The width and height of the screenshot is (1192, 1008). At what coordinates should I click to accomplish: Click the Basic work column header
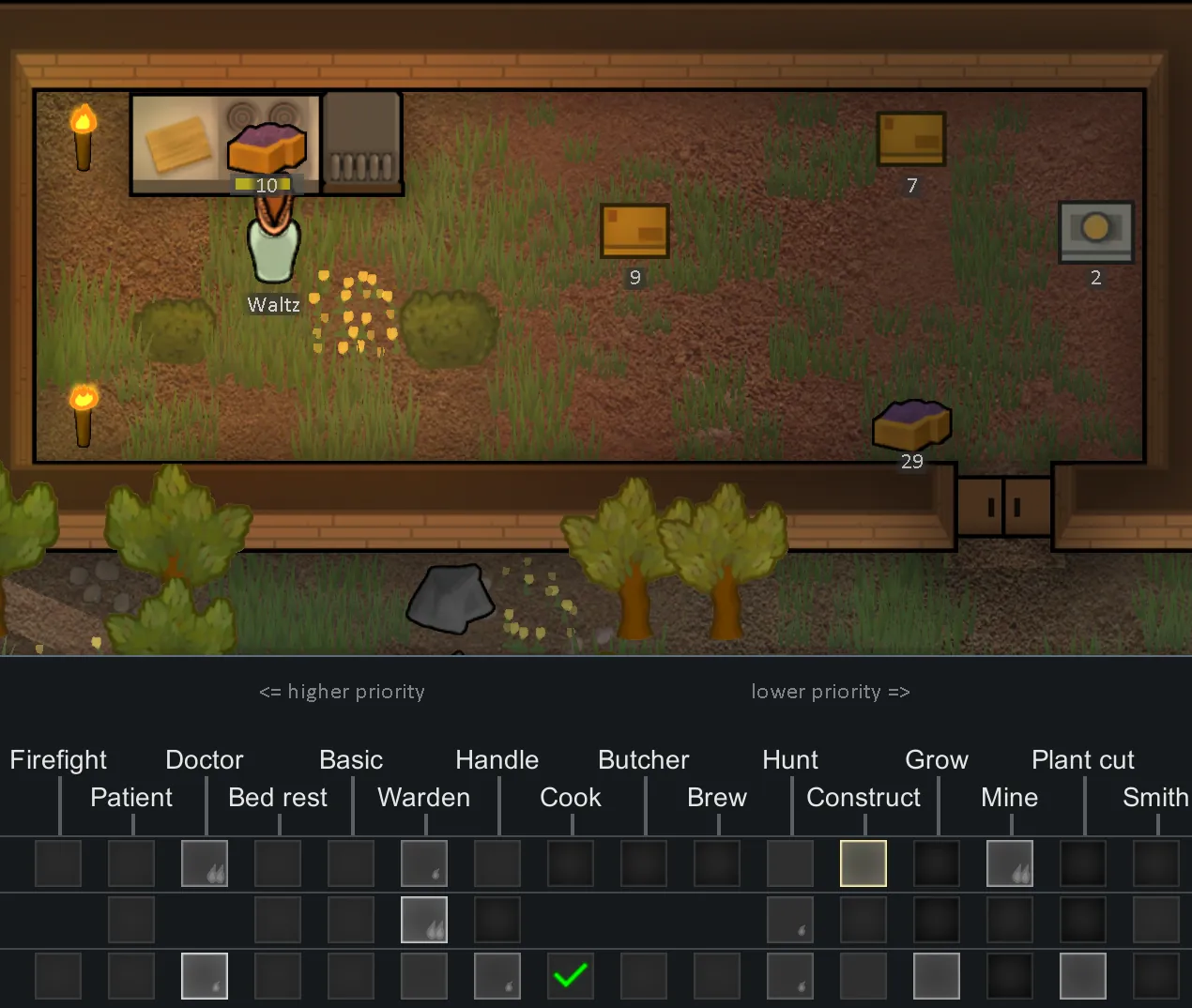point(351,759)
